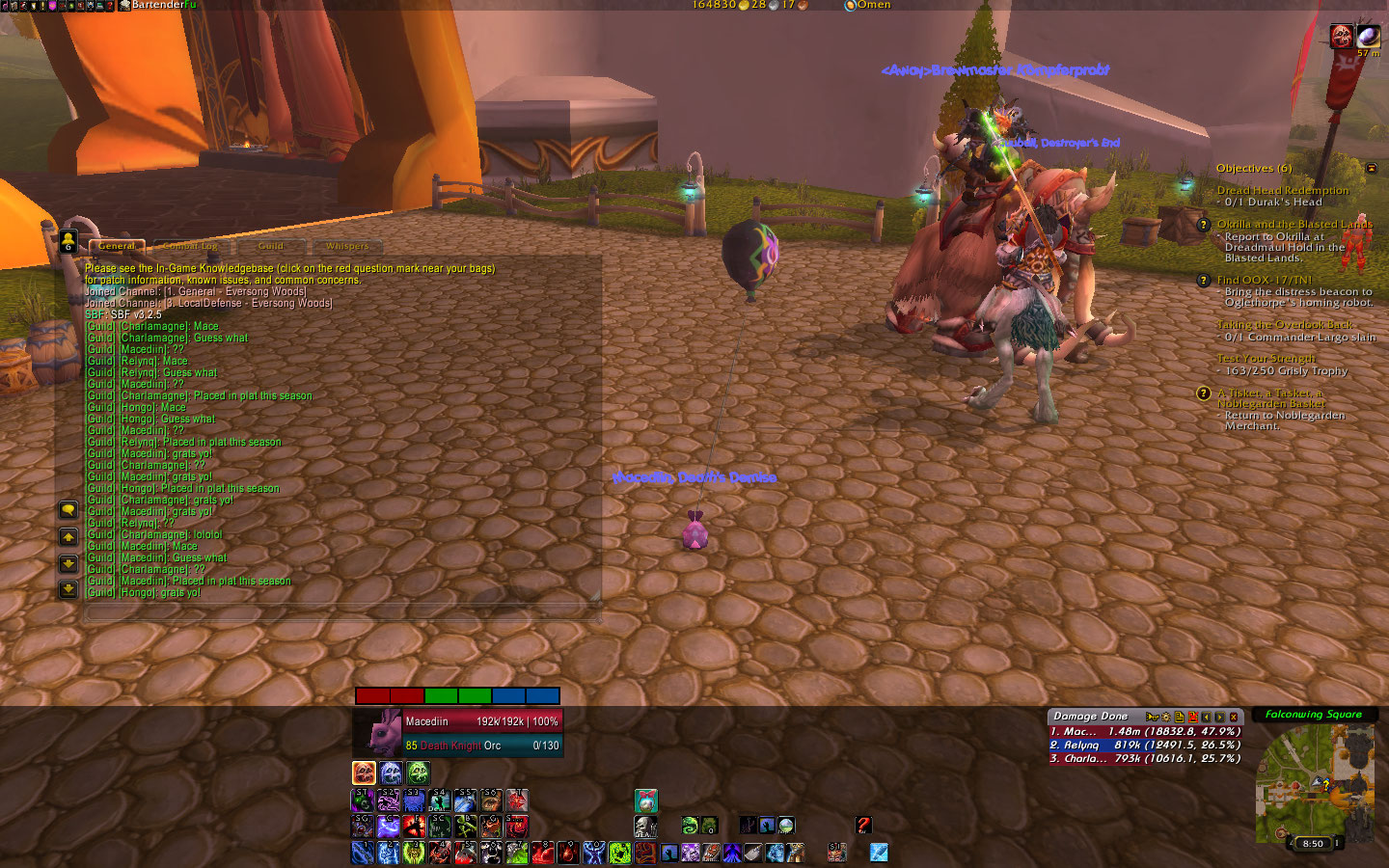Use the ornament with red bow item
This screenshot has width=1389, height=868.
pos(646,800)
